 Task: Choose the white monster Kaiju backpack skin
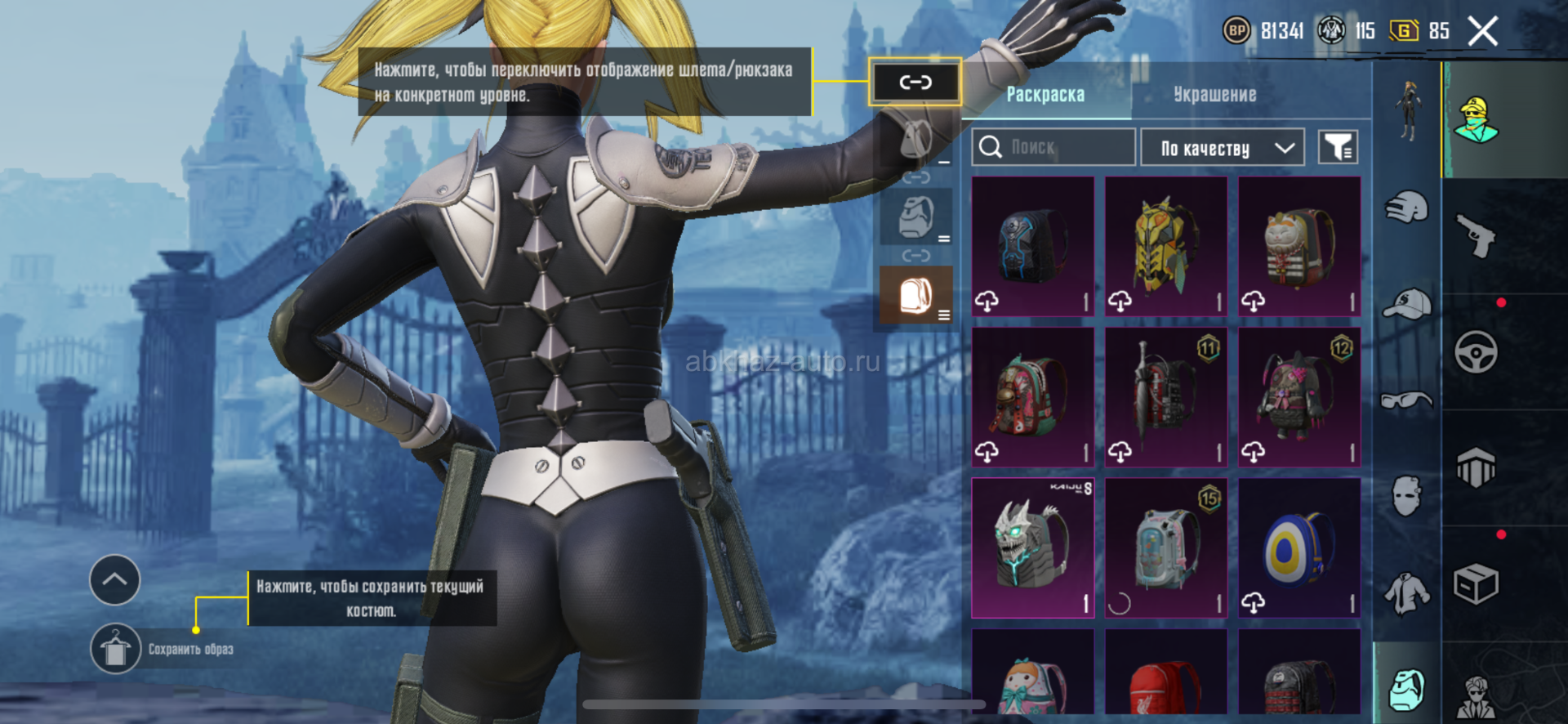(x=1032, y=547)
